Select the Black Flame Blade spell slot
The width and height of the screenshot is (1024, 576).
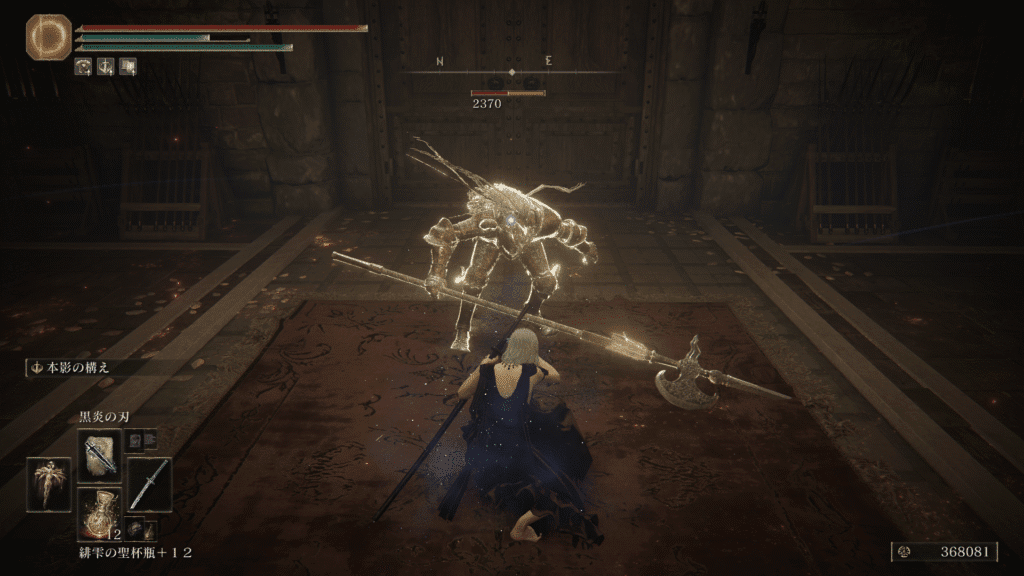100,455
